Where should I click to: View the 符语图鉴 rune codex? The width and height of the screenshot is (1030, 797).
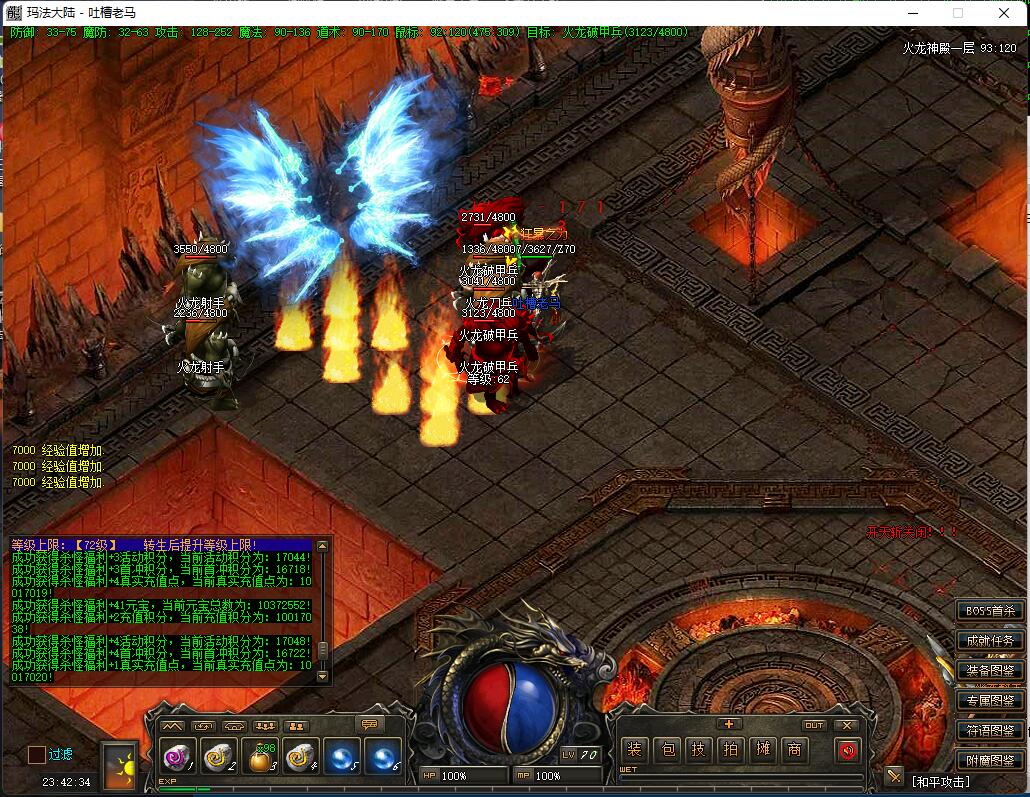pyautogui.click(x=989, y=731)
